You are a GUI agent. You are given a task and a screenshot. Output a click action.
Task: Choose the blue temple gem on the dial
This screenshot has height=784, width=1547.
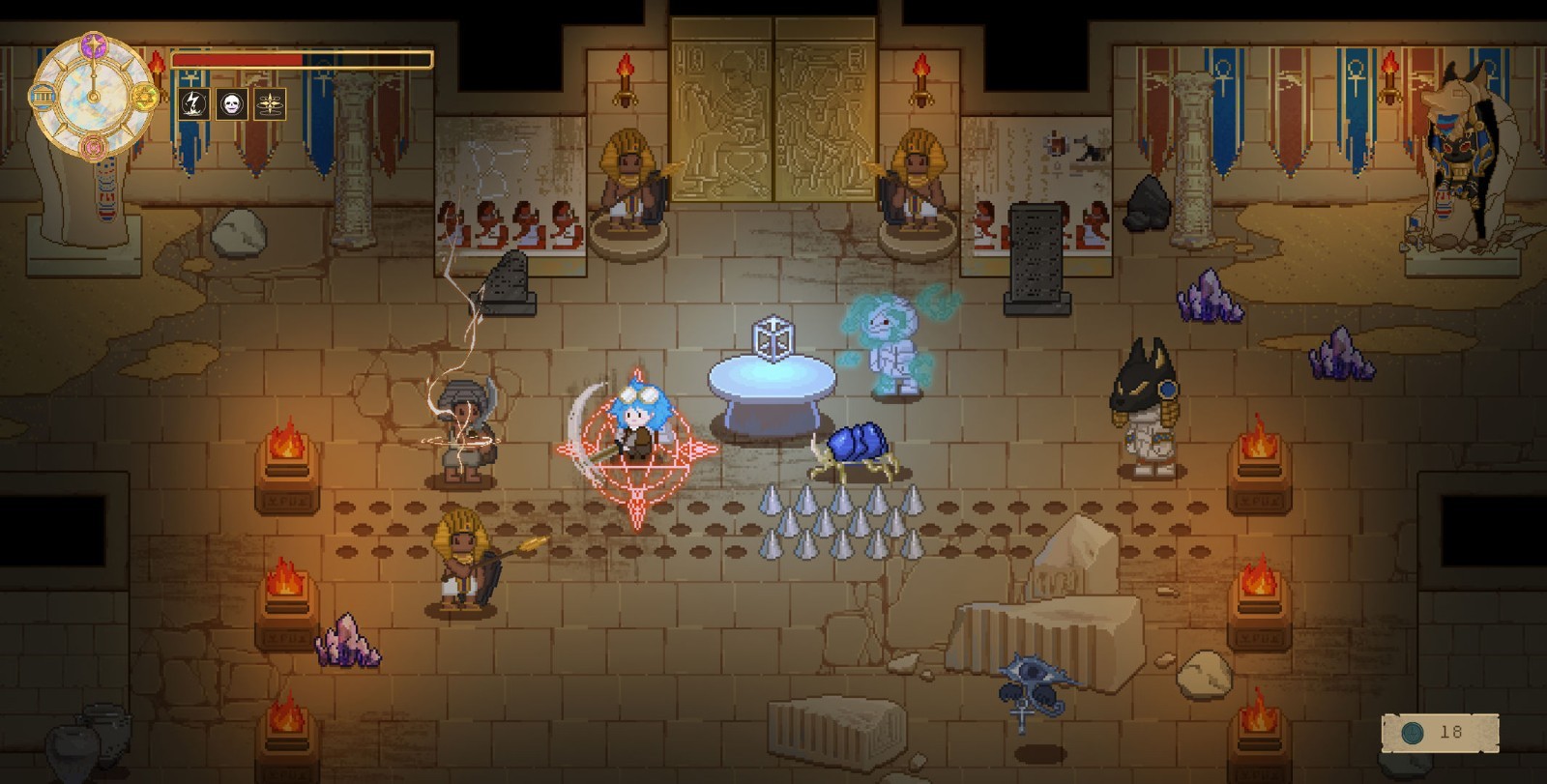click(x=43, y=96)
